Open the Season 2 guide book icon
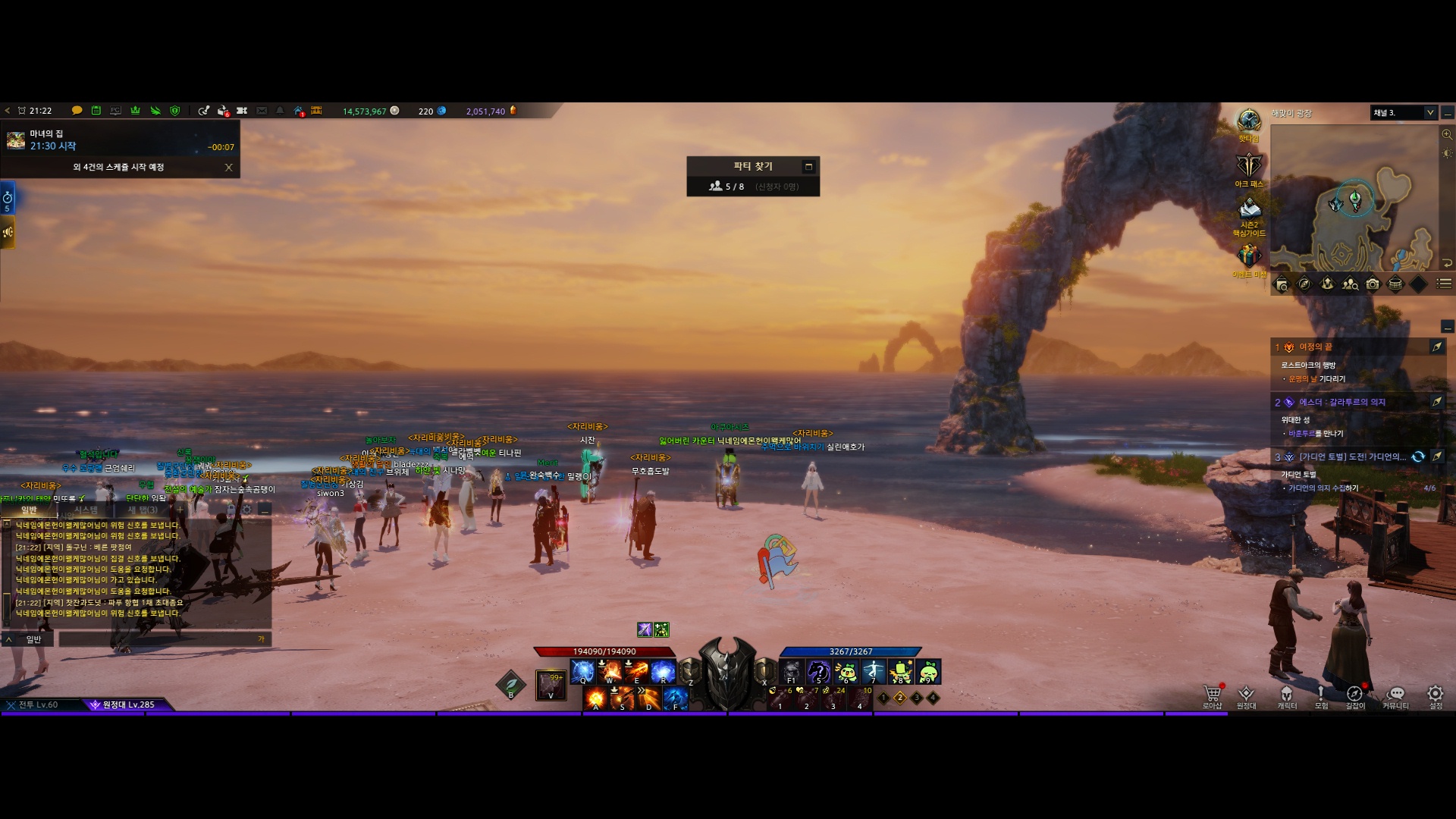 (x=1248, y=209)
